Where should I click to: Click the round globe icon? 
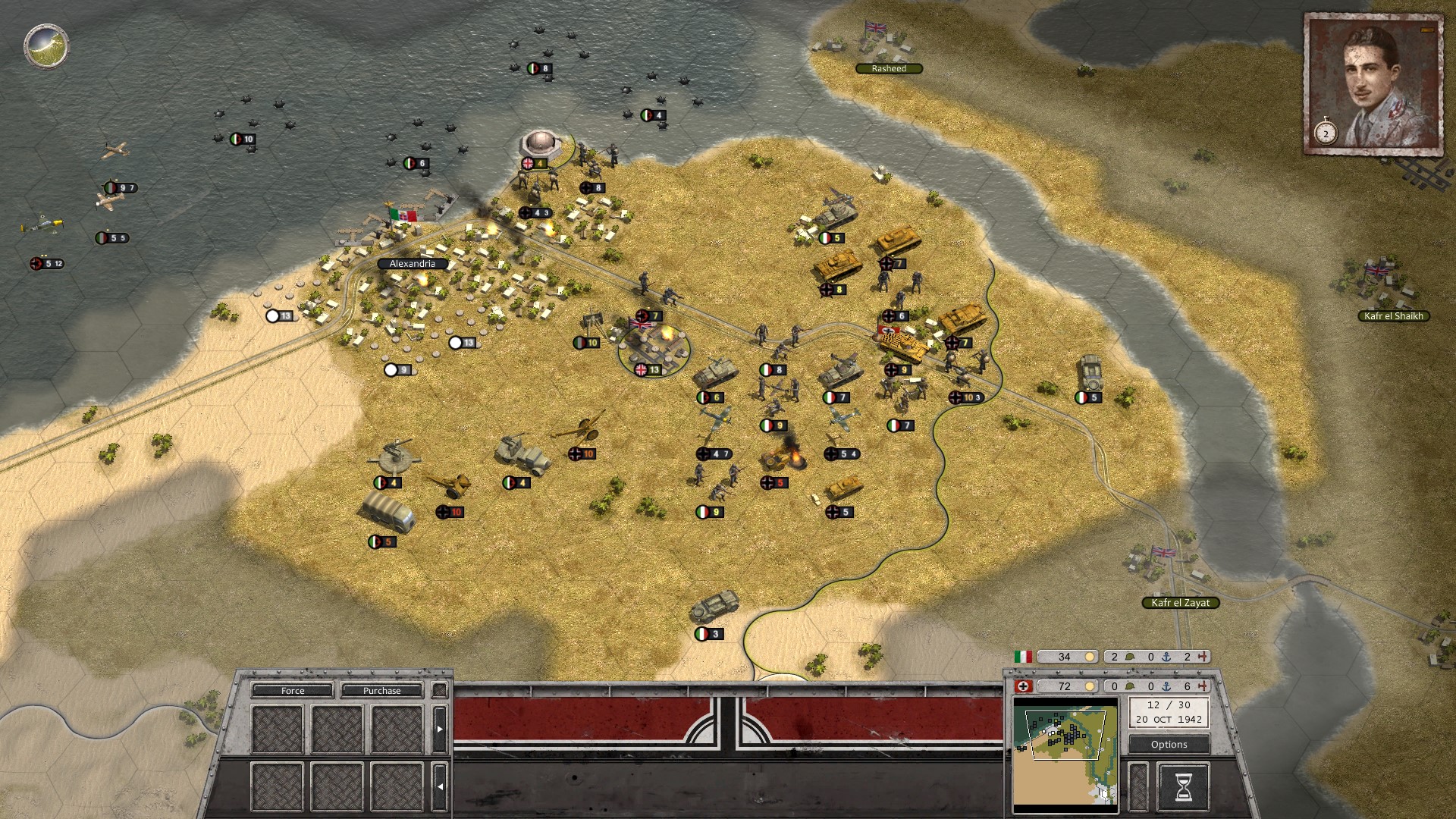tap(46, 45)
